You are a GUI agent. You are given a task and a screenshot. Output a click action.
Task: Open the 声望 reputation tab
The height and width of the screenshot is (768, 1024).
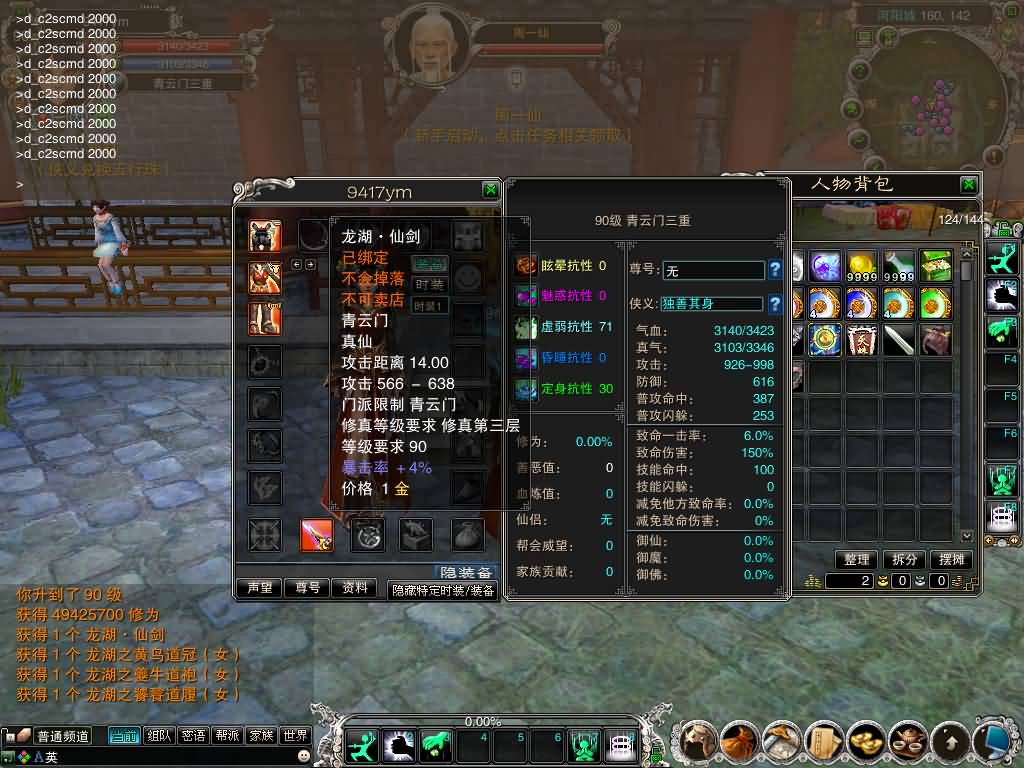pyautogui.click(x=260, y=588)
